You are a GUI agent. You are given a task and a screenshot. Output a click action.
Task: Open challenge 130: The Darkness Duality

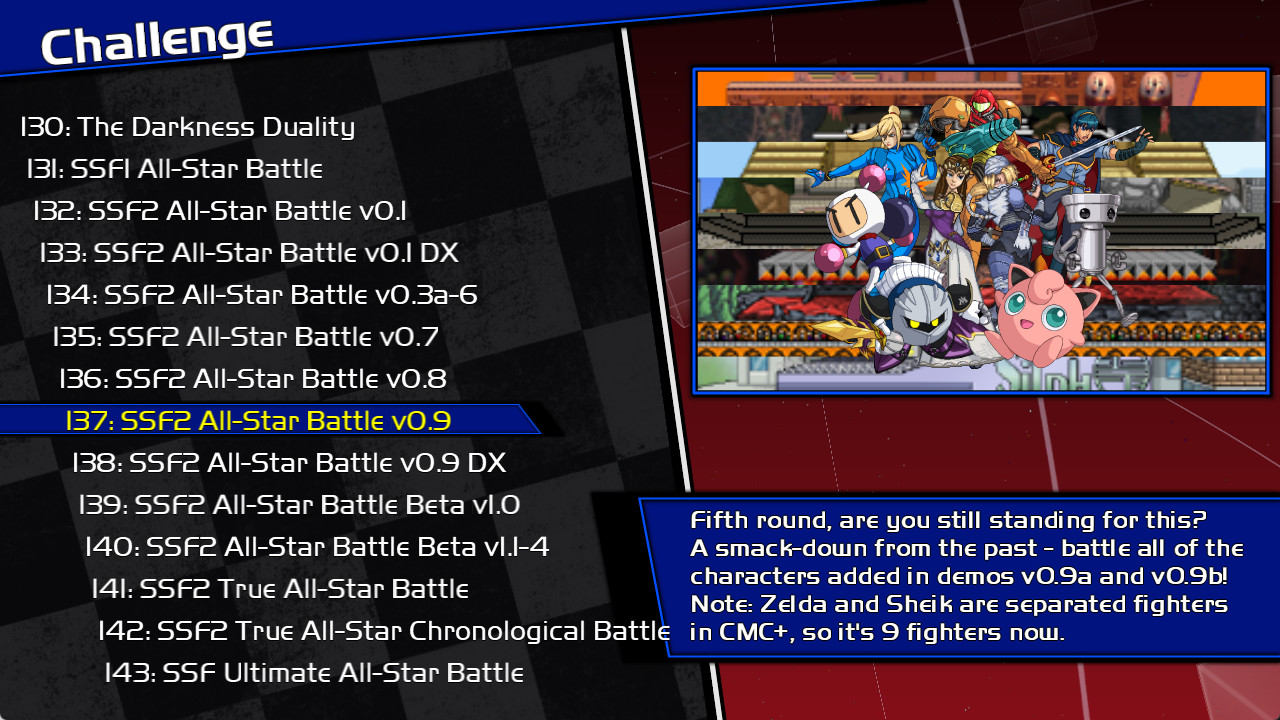click(x=187, y=127)
